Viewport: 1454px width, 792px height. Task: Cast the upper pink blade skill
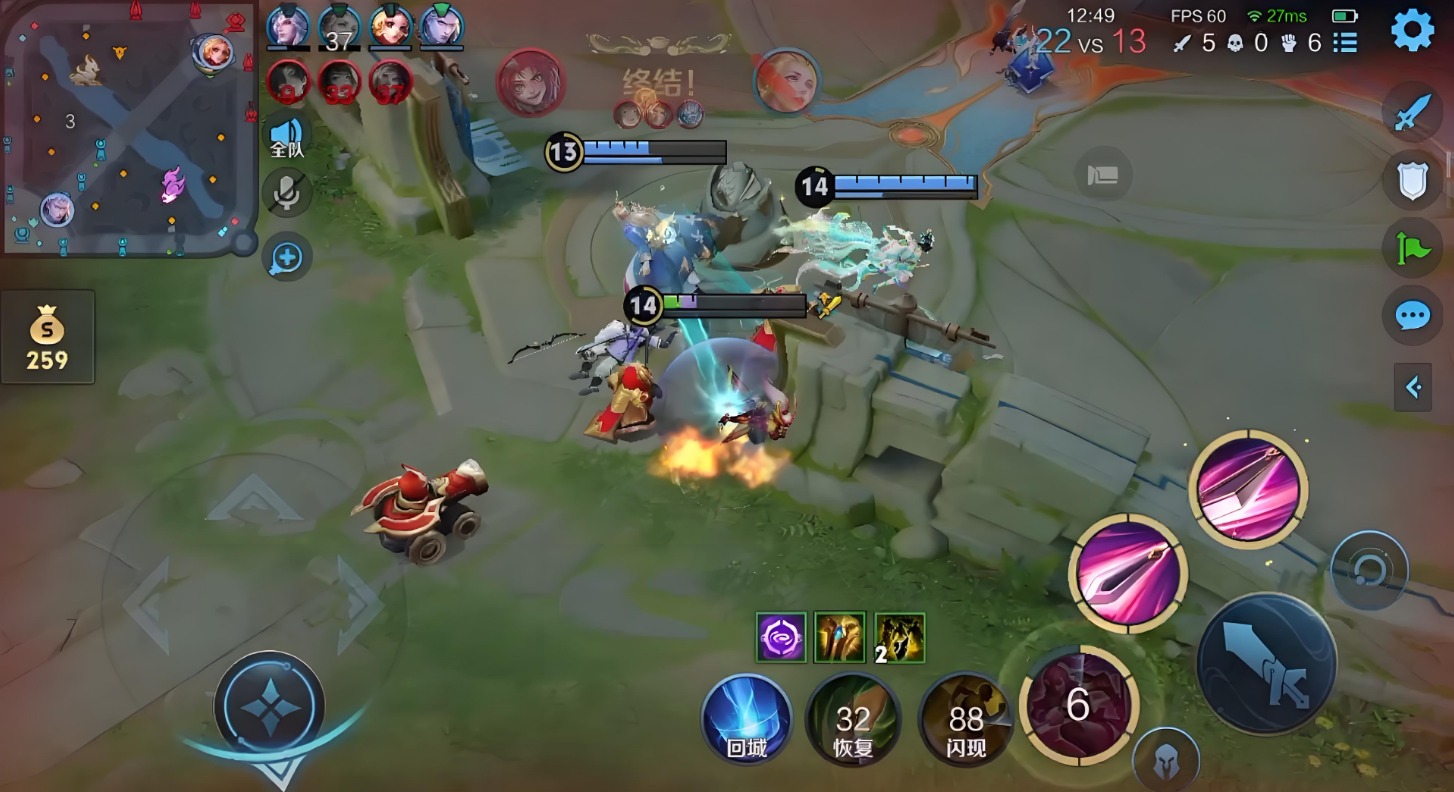point(1248,489)
